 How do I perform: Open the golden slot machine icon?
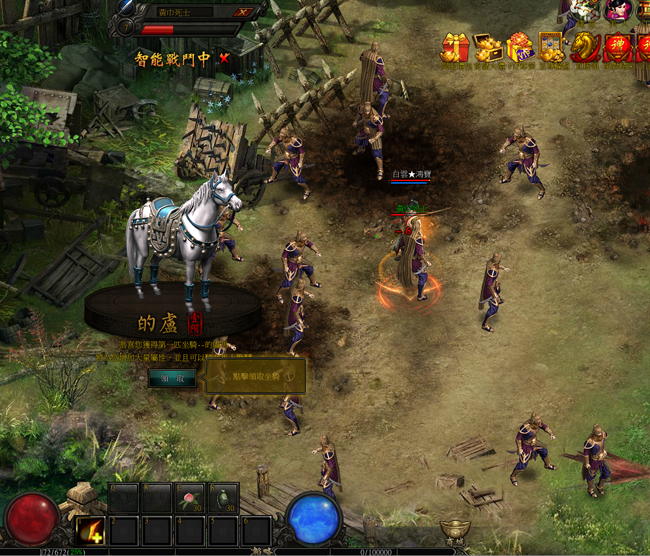point(552,47)
